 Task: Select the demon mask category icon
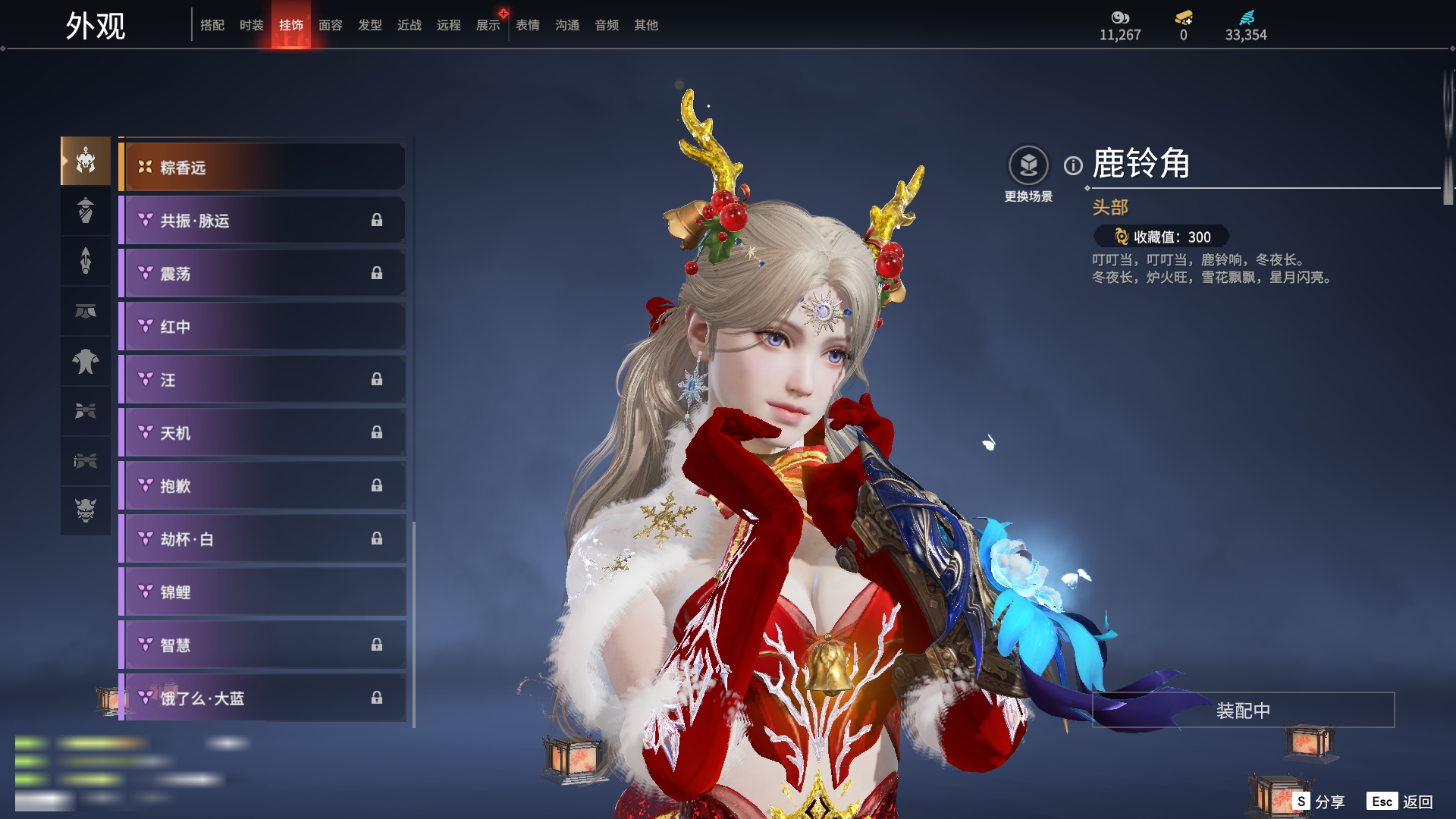(x=86, y=510)
